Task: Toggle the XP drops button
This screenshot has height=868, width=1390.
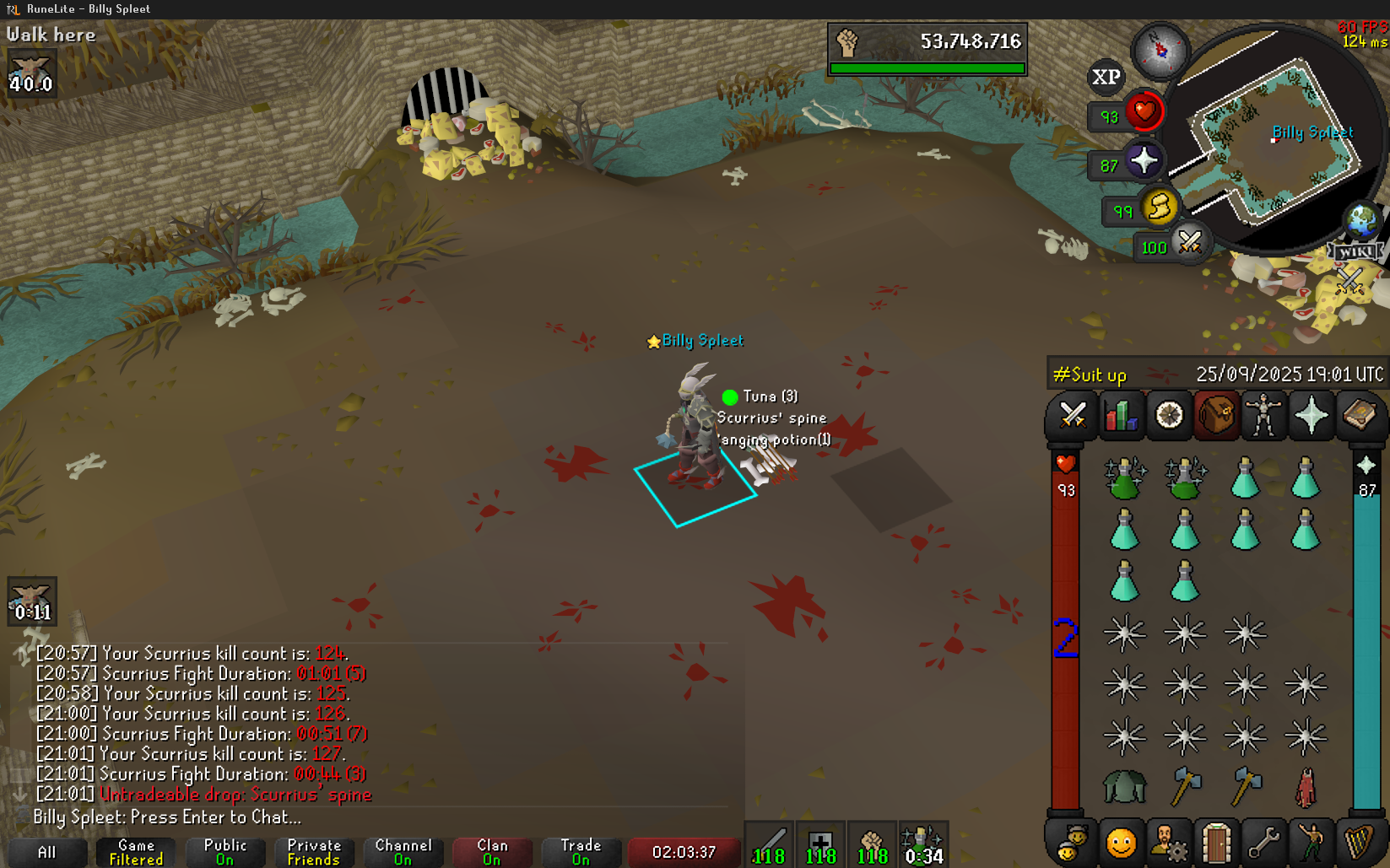Action: pos(1106,78)
